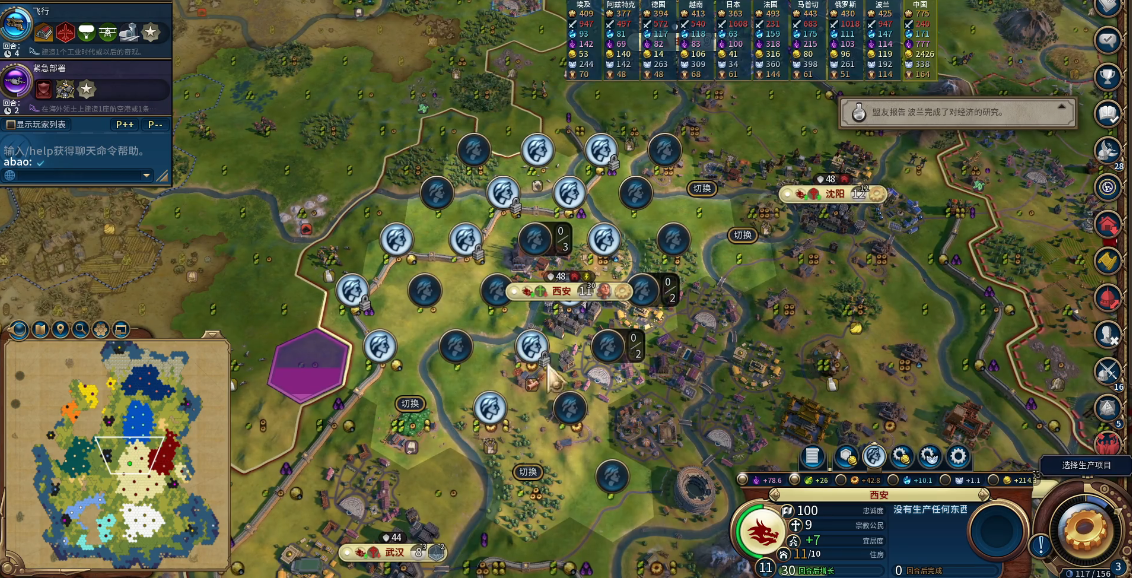This screenshot has width=1132, height=578.
Task: Open the city details scroll button
Action: [x=813, y=457]
